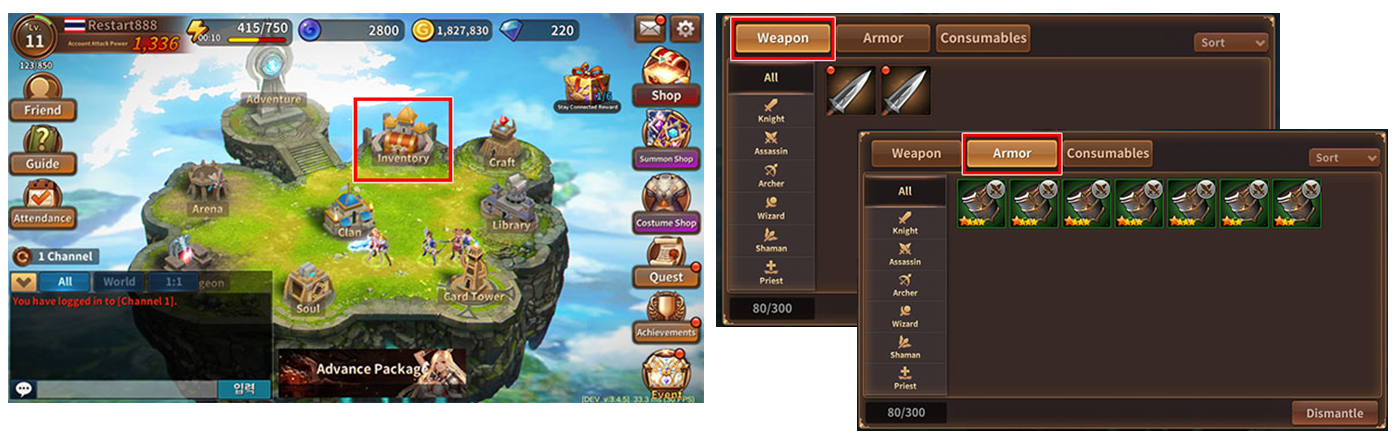Image resolution: width=1397 pixels, height=446 pixels.
Task: Switch chat to the World tab
Action: [x=119, y=283]
